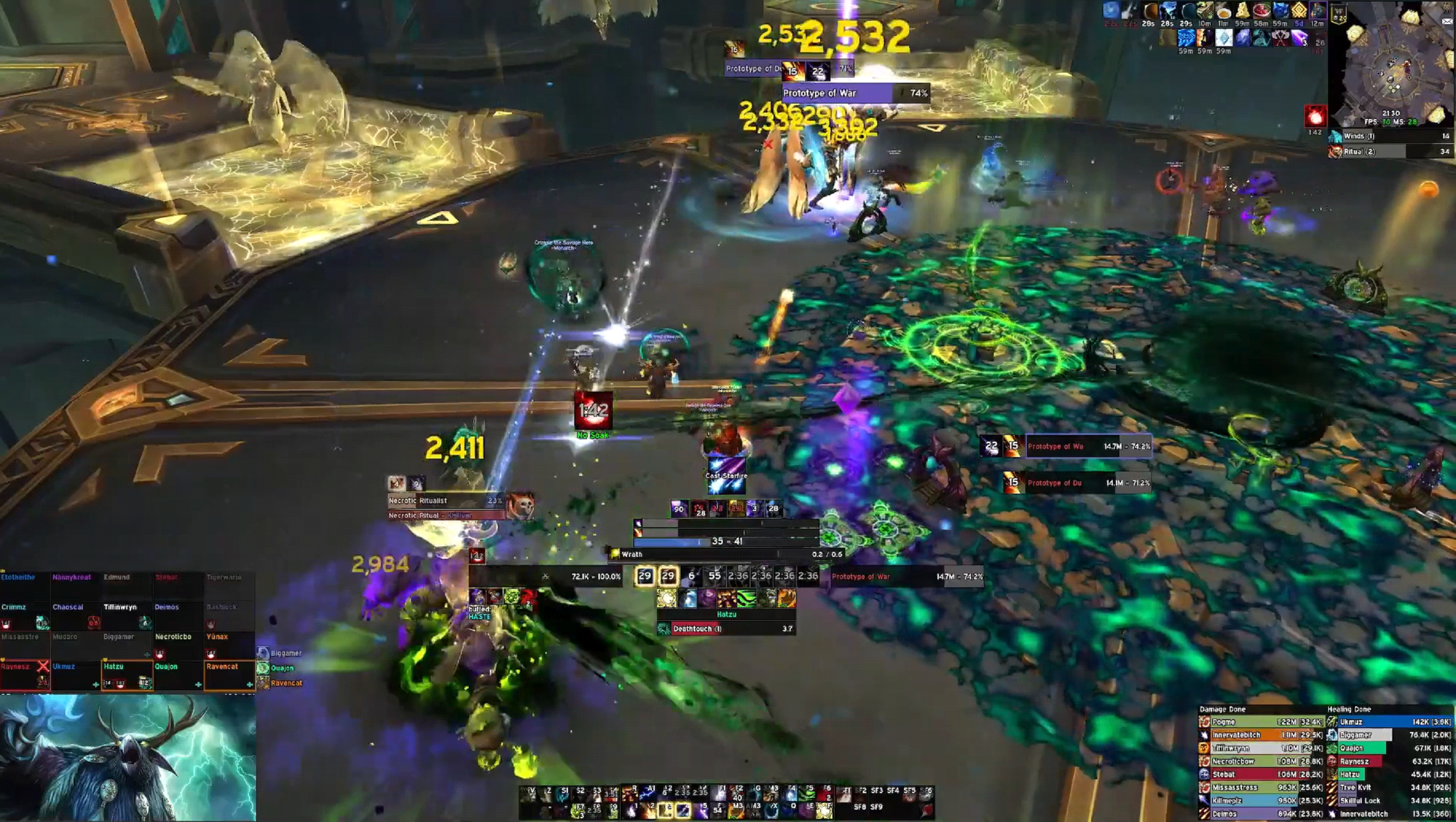This screenshot has width=1456, height=822.
Task: Open the Healing Done meter header
Action: pyautogui.click(x=1348, y=709)
